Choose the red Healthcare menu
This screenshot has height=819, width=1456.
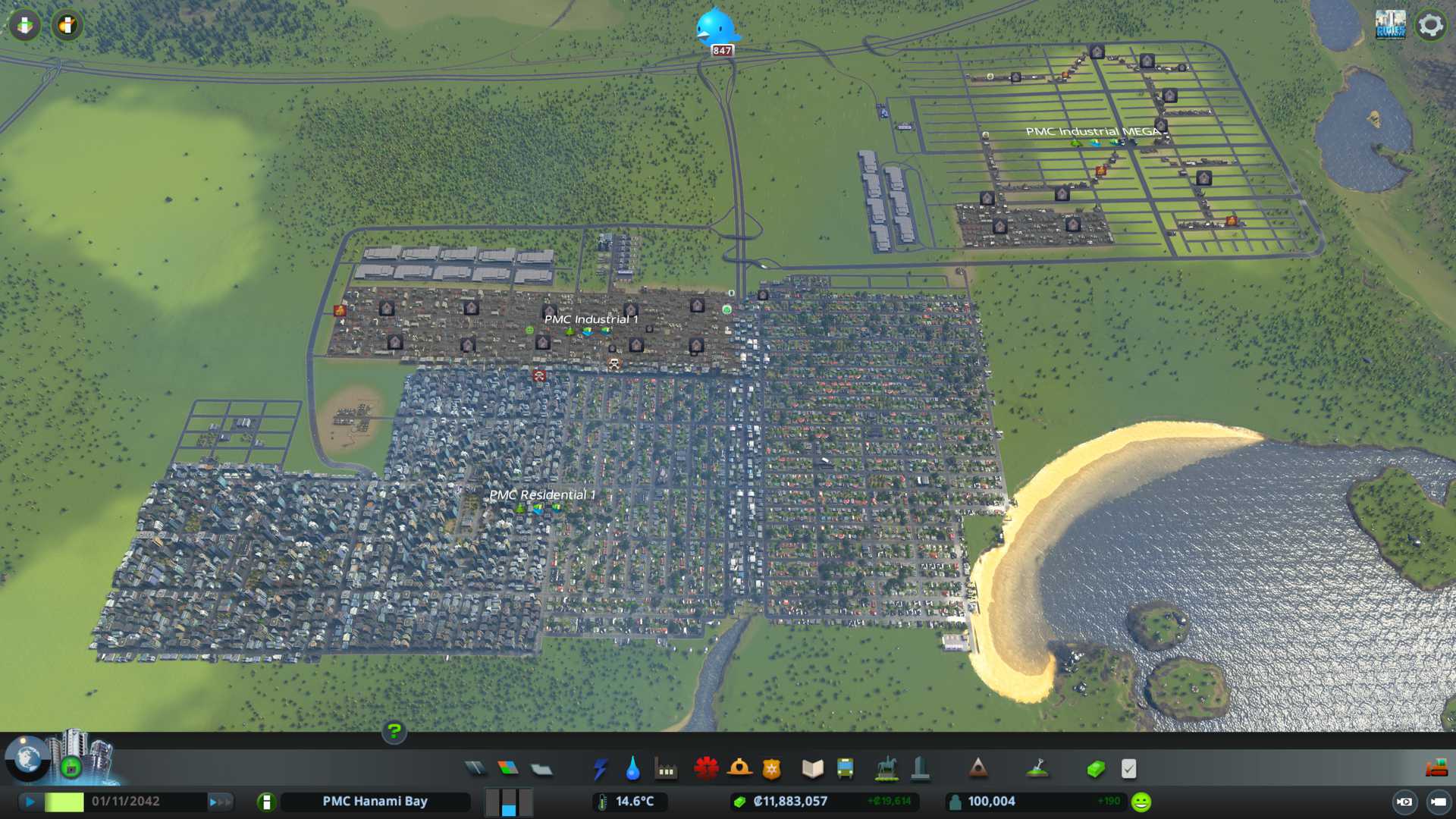(706, 769)
